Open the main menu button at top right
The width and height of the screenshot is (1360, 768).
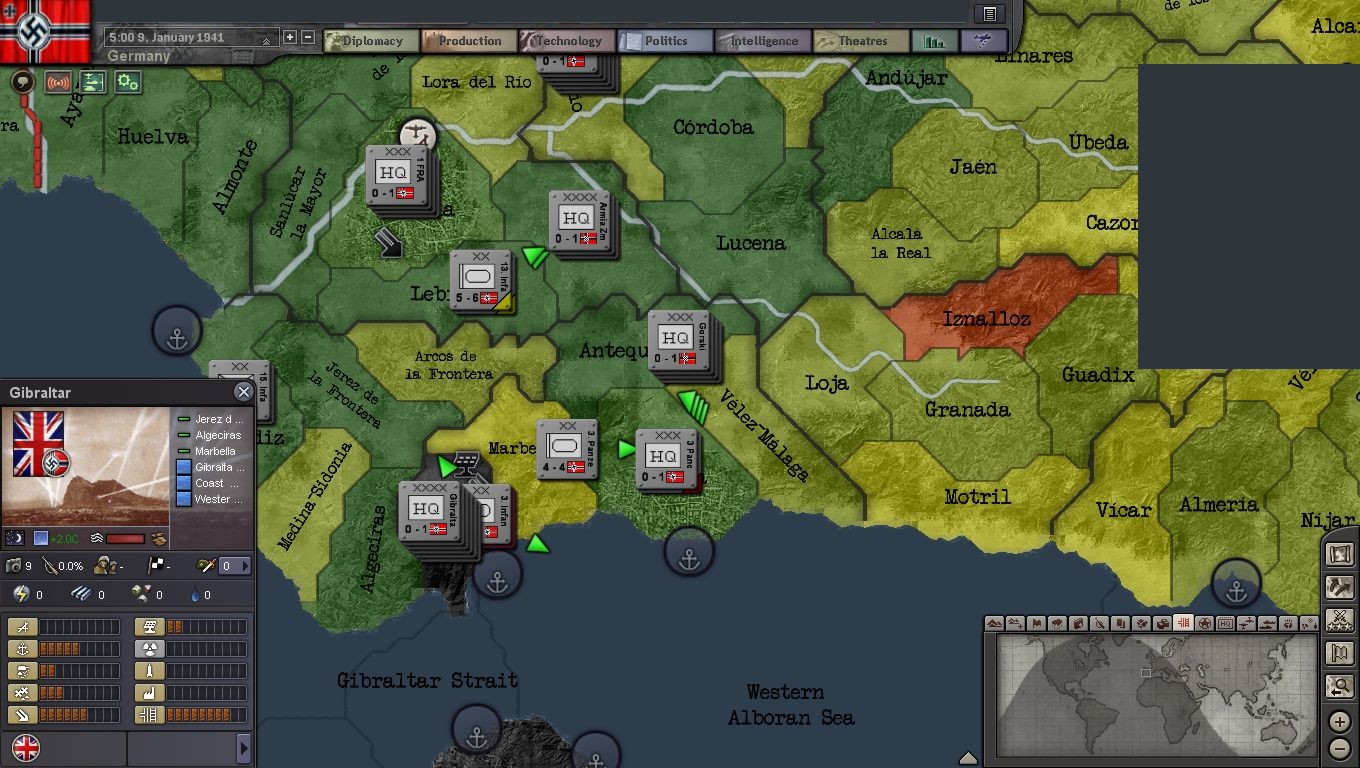(989, 14)
